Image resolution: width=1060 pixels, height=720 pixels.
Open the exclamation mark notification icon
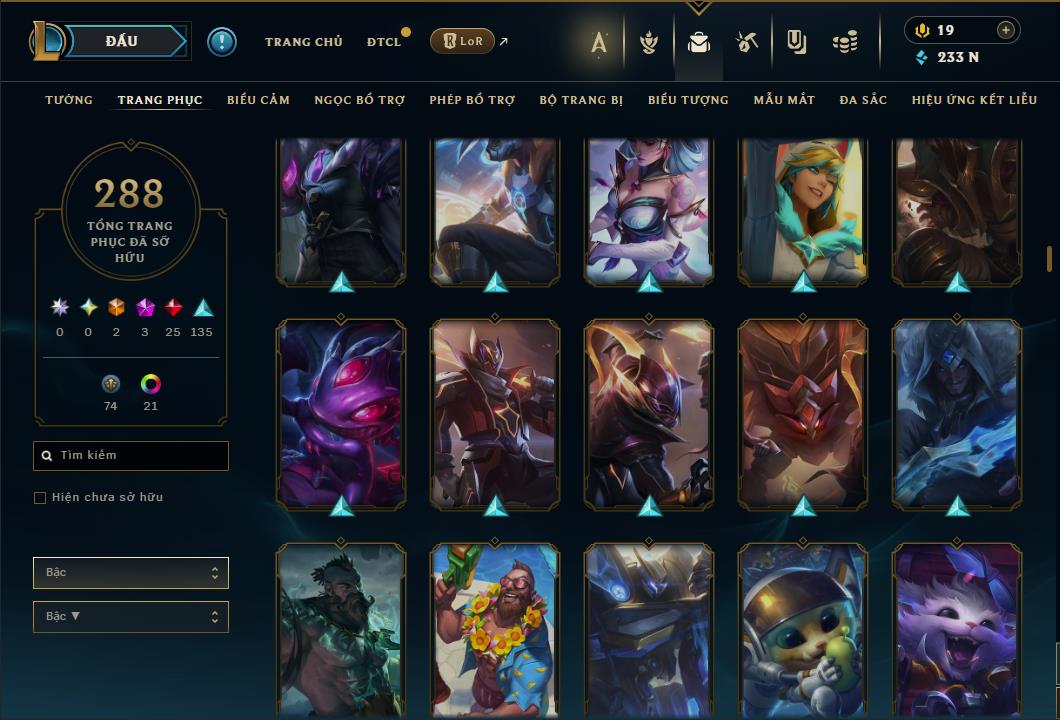click(x=222, y=41)
